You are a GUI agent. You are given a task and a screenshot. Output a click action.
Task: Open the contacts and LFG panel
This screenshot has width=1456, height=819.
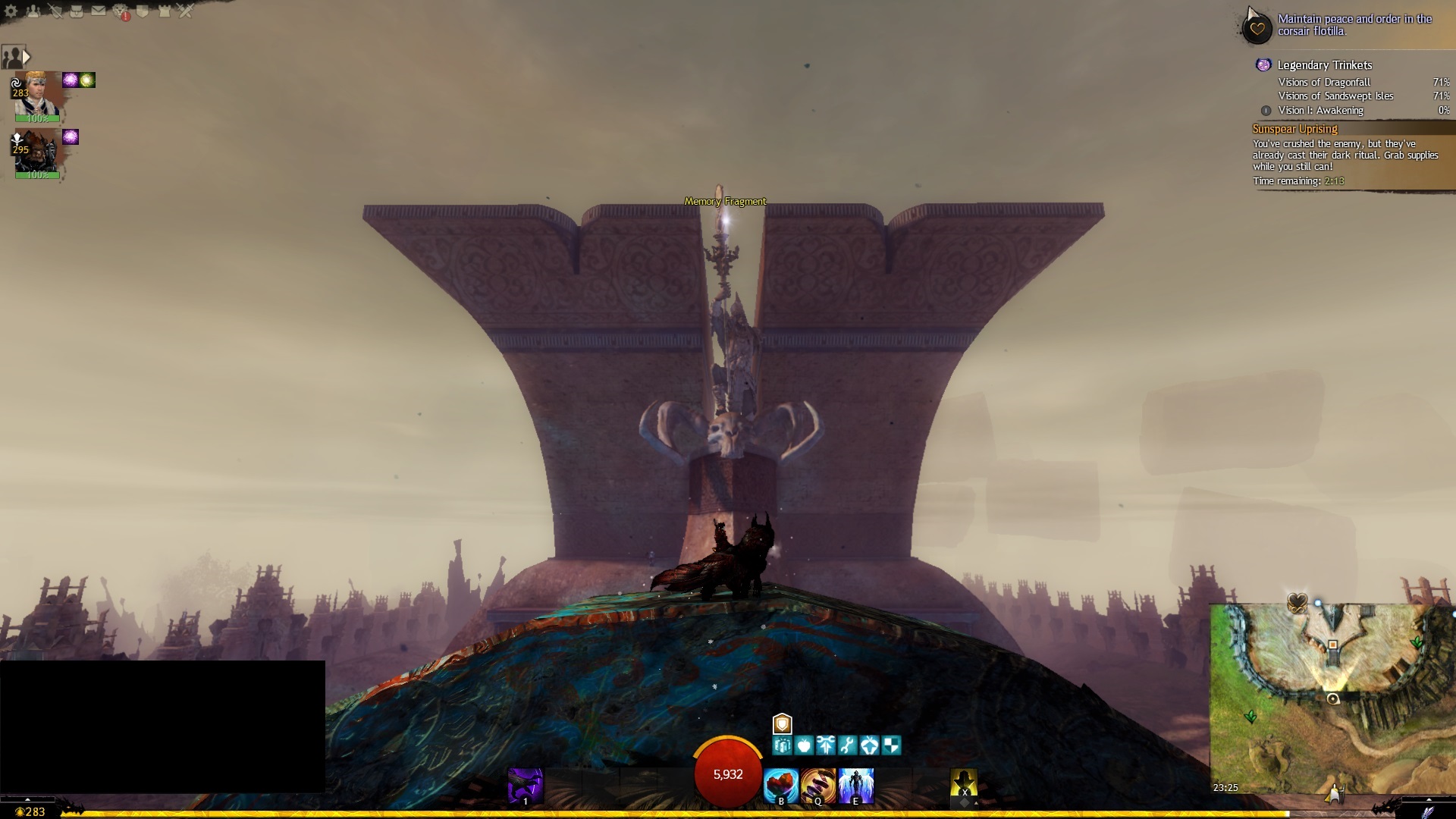33,11
